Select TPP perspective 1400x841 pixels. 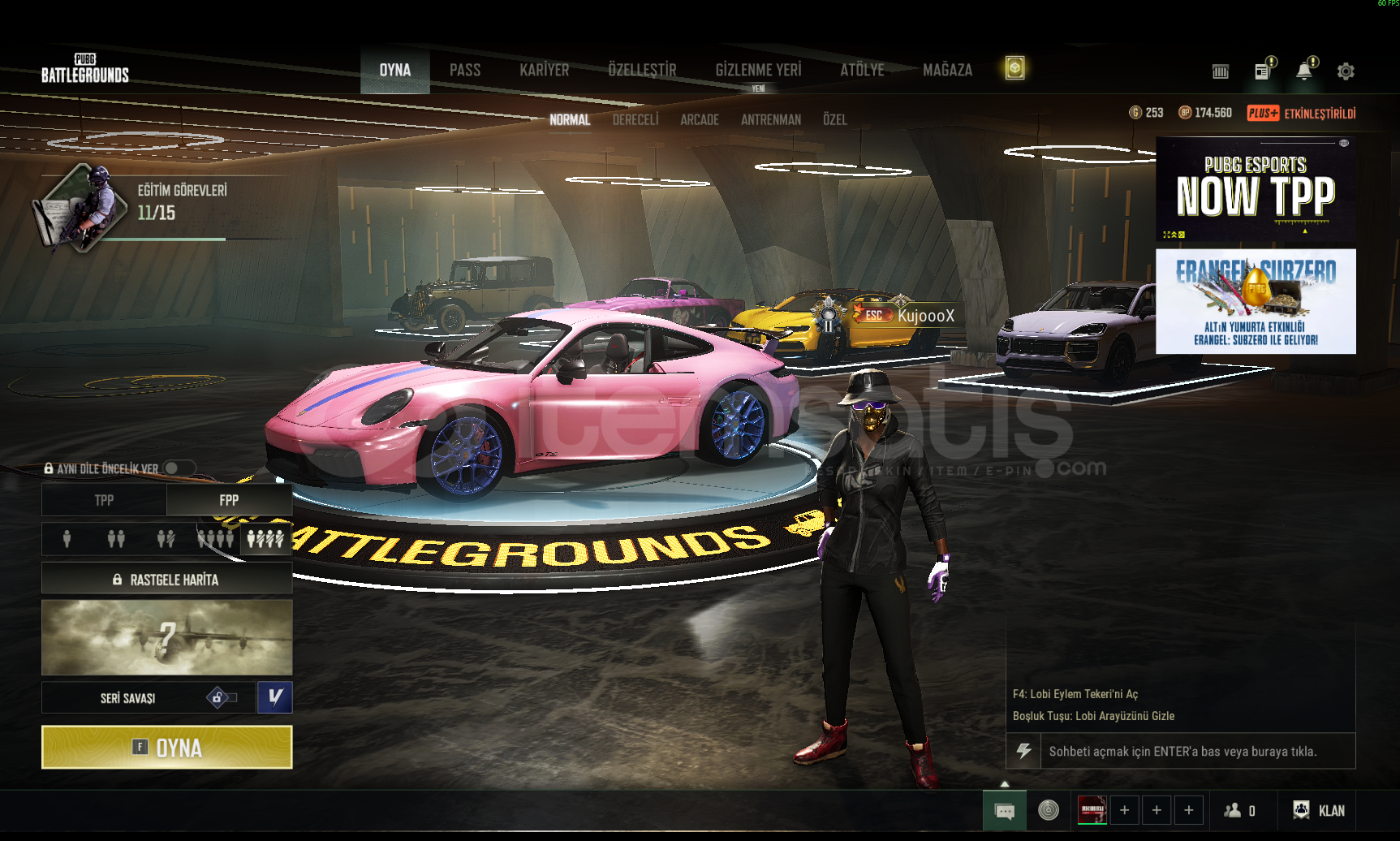(104, 500)
